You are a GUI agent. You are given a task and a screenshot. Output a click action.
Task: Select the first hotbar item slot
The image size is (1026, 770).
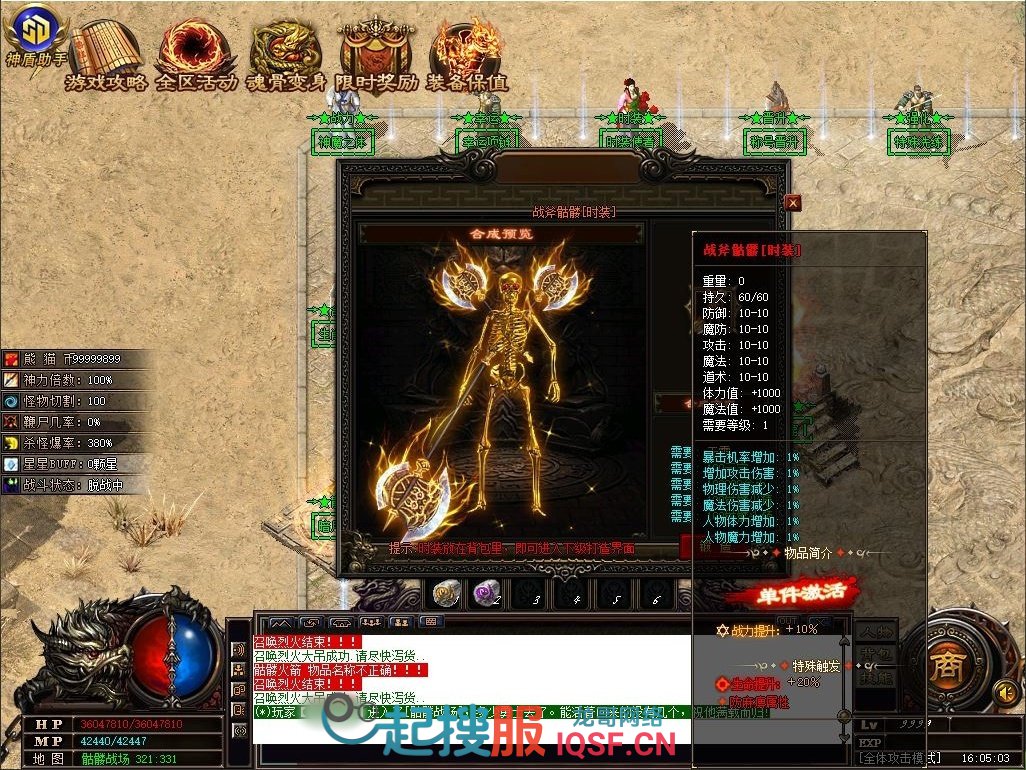pos(447,595)
